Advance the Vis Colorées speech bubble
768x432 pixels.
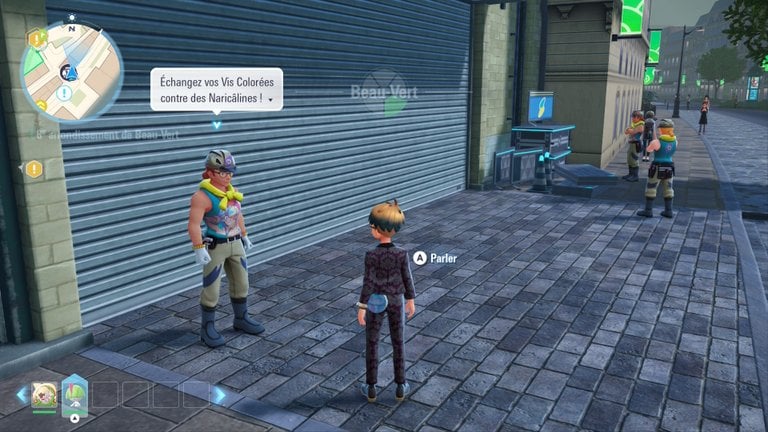[x=216, y=88]
